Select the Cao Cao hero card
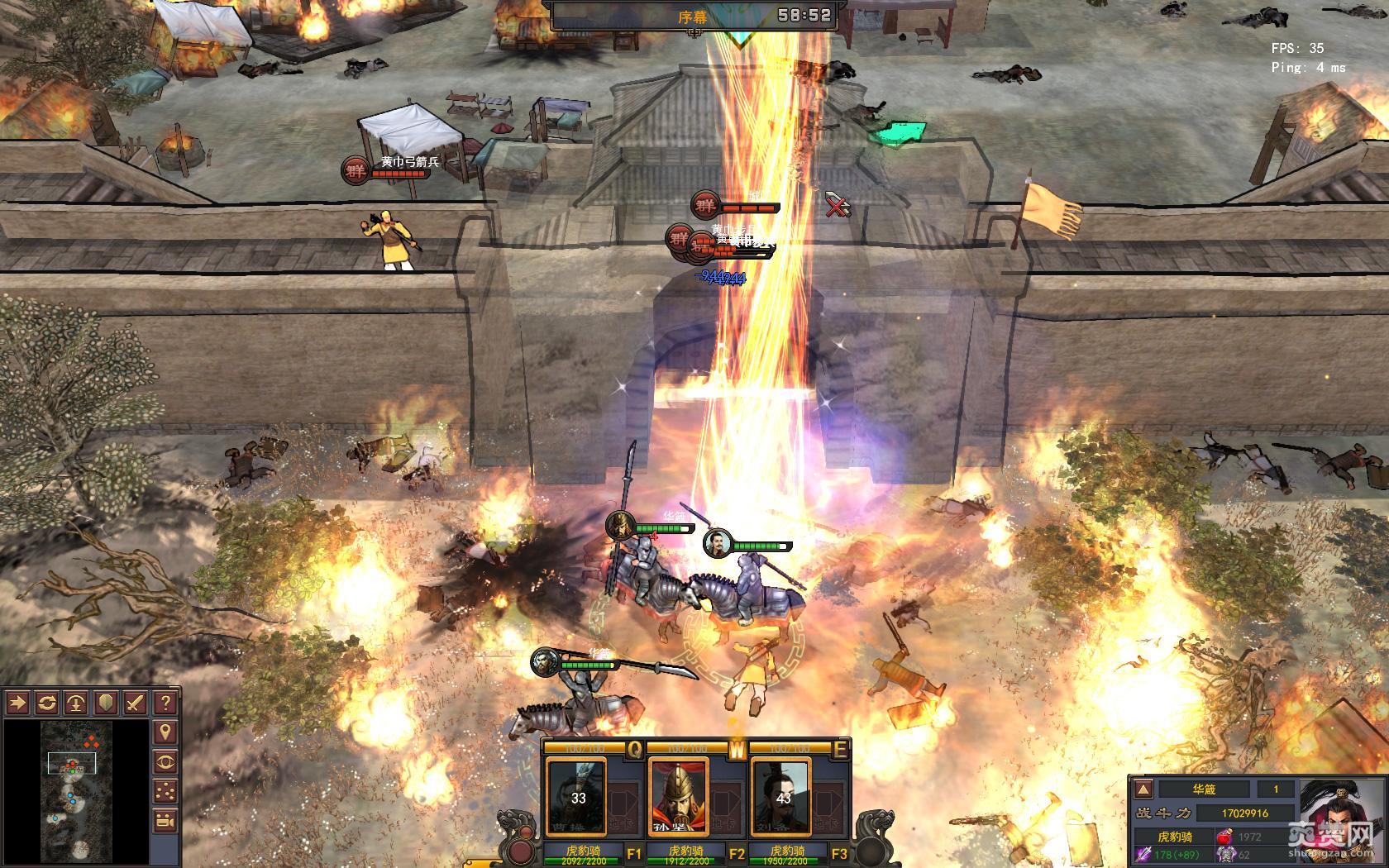Viewport: 1389px width, 868px height. 577,798
